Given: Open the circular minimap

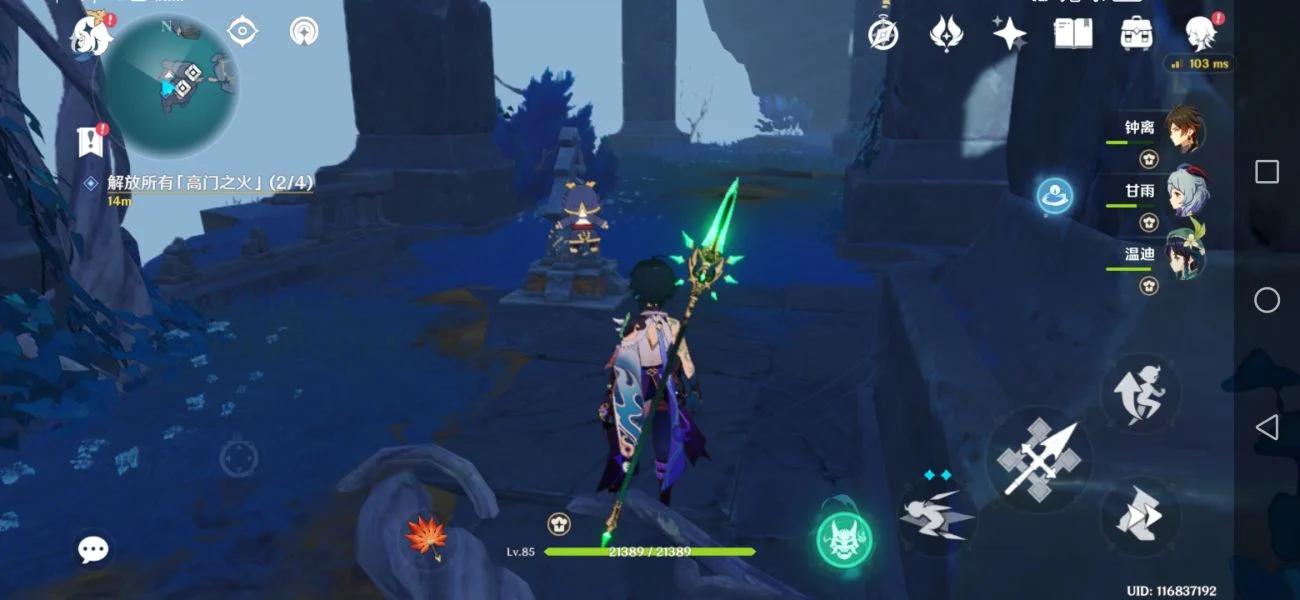Looking at the screenshot, I should click(x=171, y=86).
